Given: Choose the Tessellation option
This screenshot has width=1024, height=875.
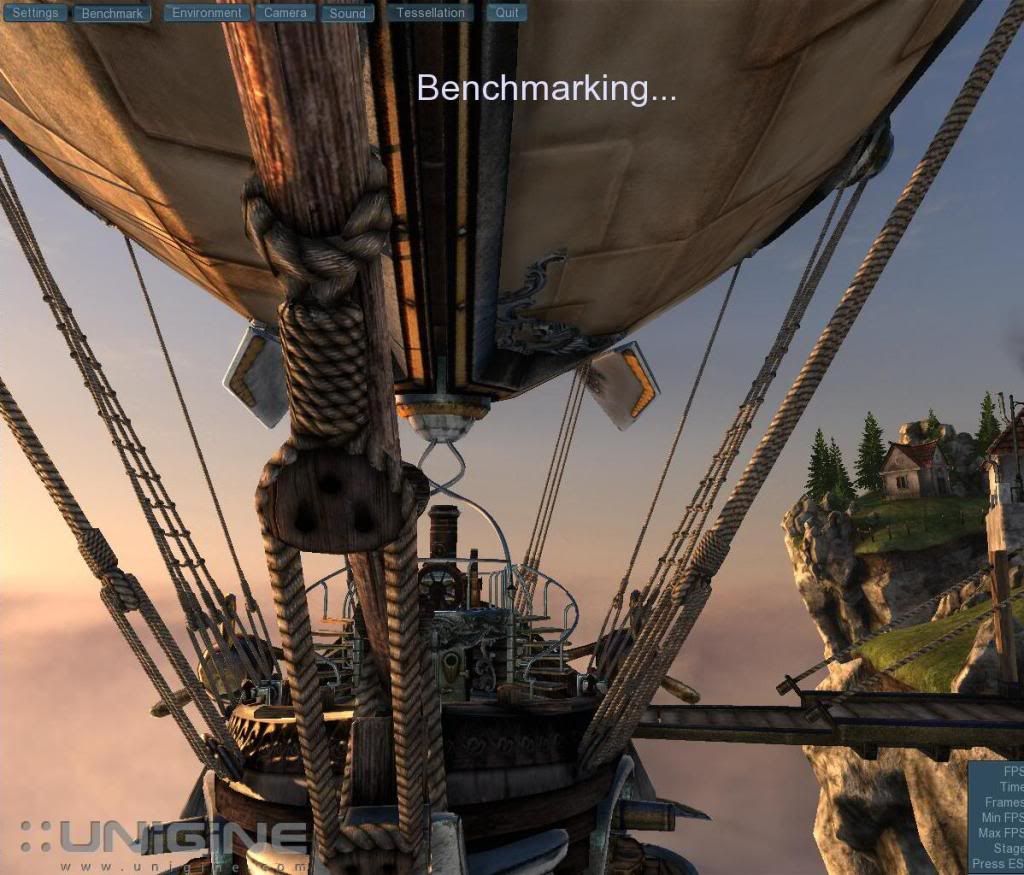Looking at the screenshot, I should [x=430, y=13].
